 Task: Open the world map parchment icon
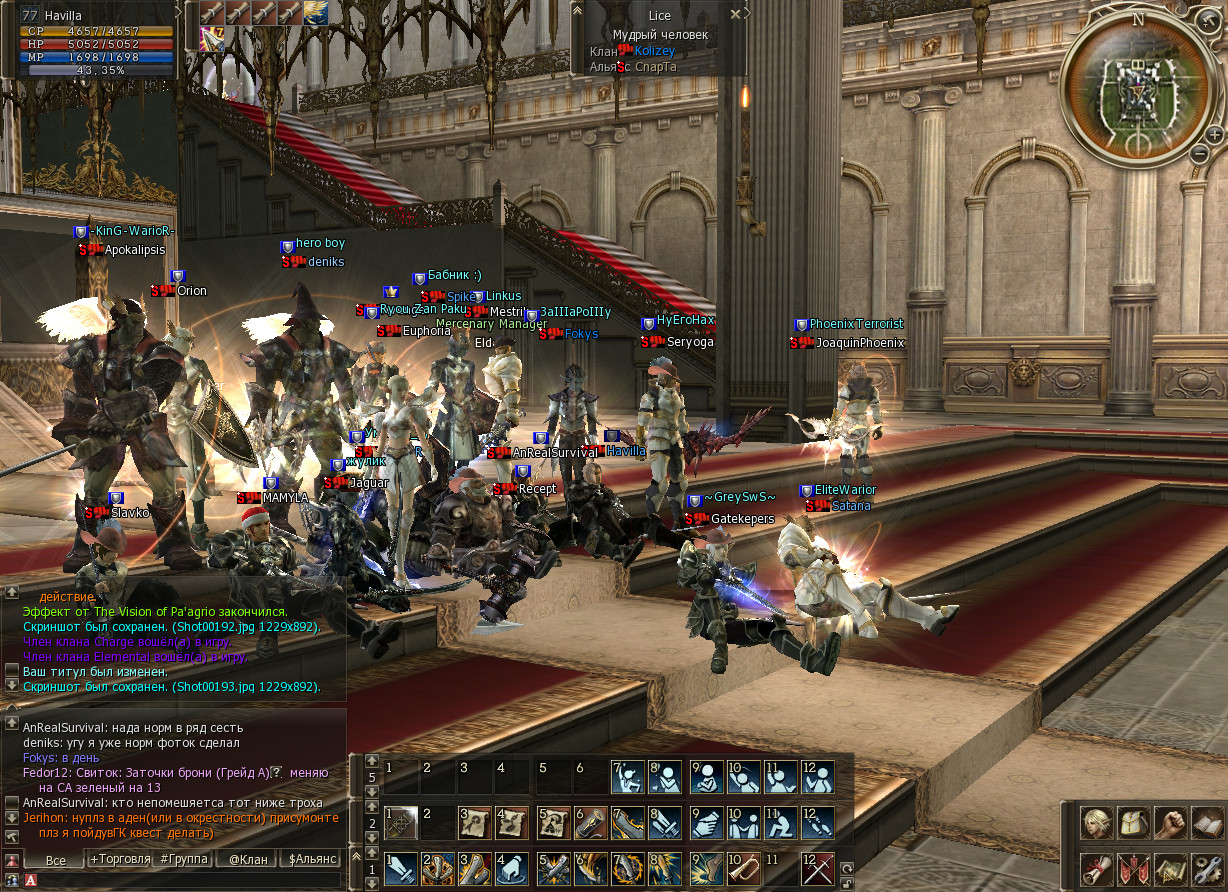(1169, 868)
